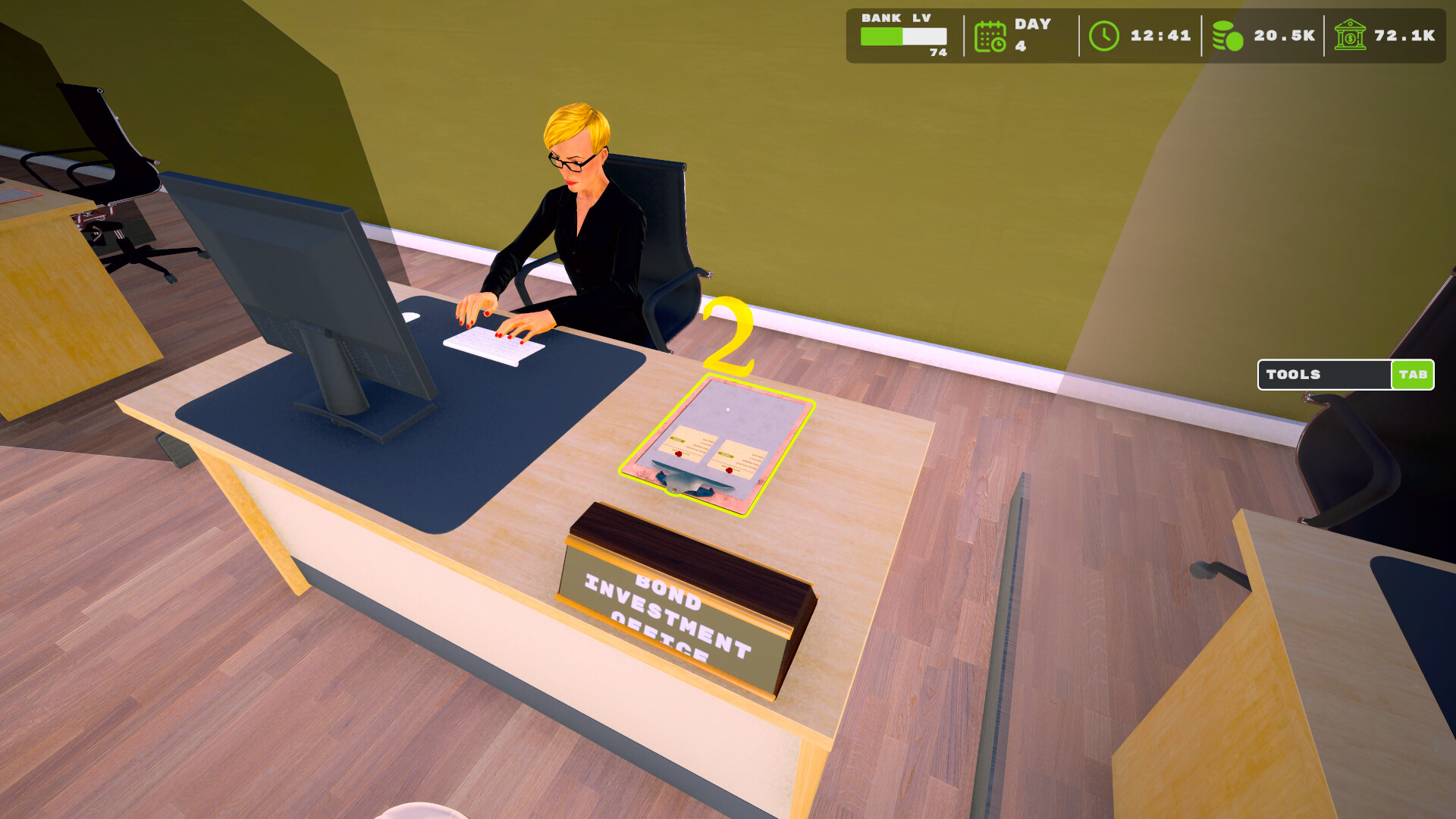The height and width of the screenshot is (819, 1456).
Task: Click the keyboard on the desk
Action: tap(493, 343)
